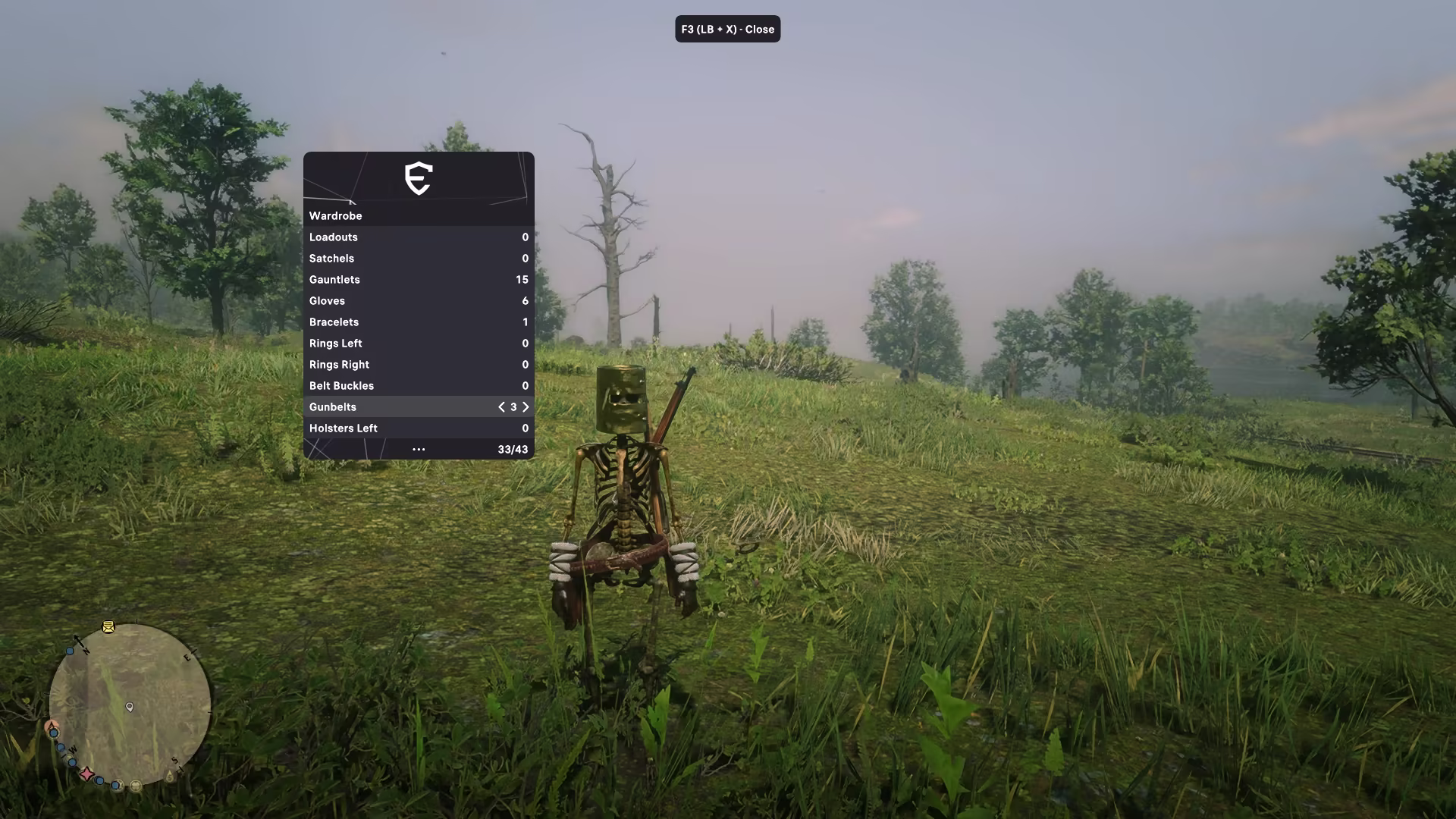Click the circular minimap
Screen dimensions: 1456x819
(x=130, y=705)
